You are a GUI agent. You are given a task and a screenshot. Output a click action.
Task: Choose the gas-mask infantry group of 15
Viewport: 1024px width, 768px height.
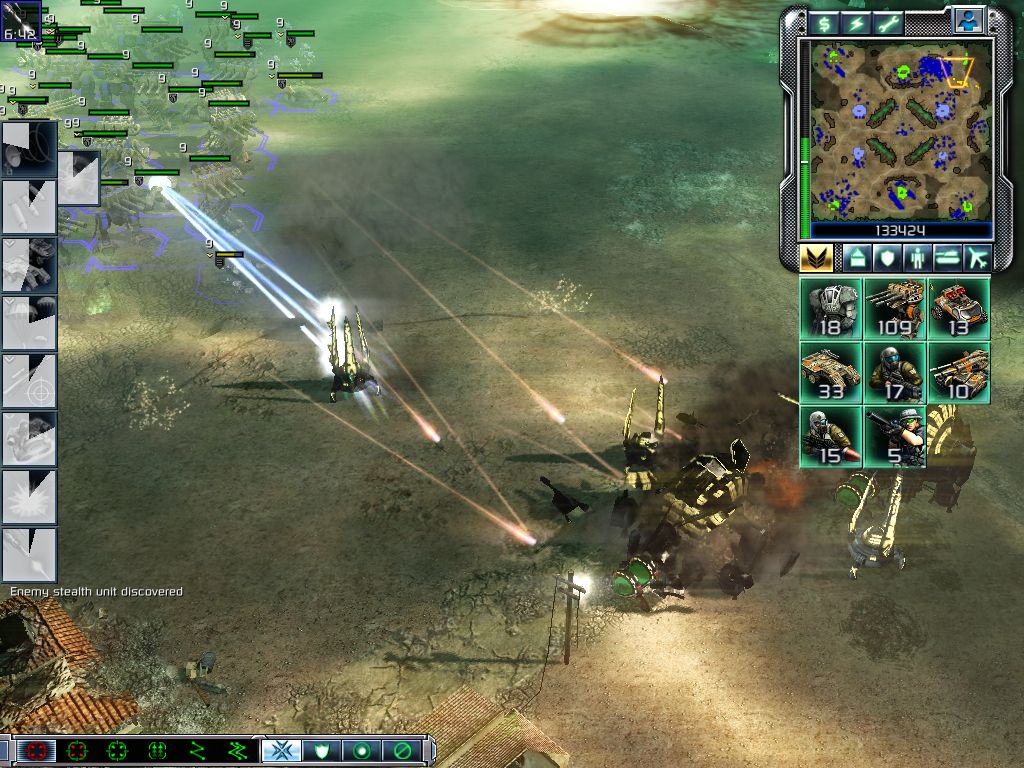[x=830, y=437]
